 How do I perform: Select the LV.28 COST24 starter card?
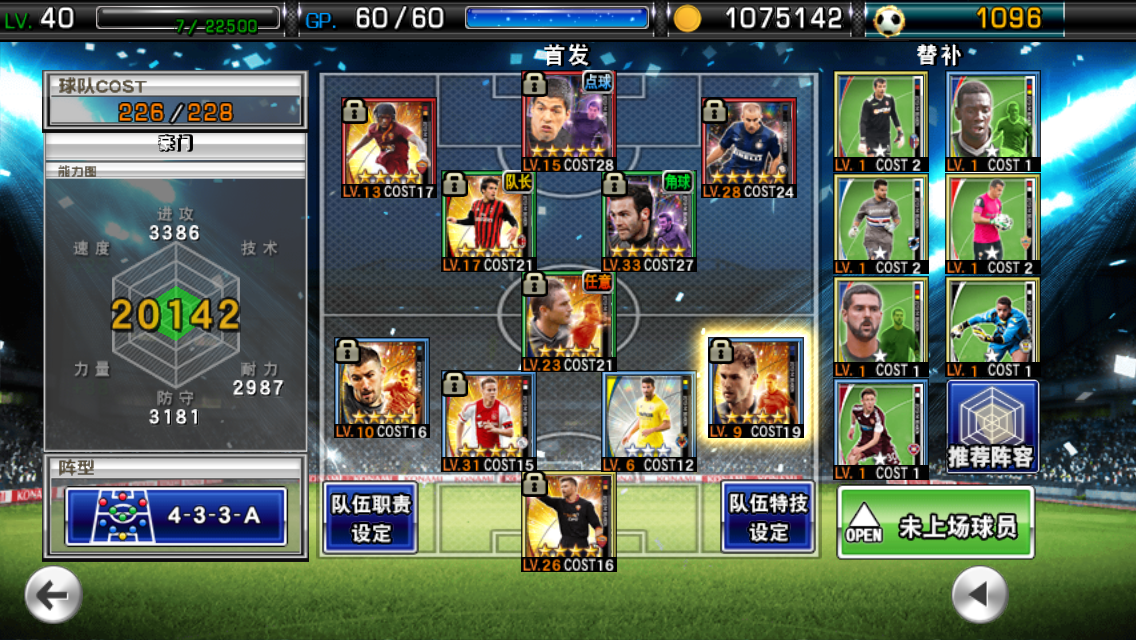click(x=749, y=148)
